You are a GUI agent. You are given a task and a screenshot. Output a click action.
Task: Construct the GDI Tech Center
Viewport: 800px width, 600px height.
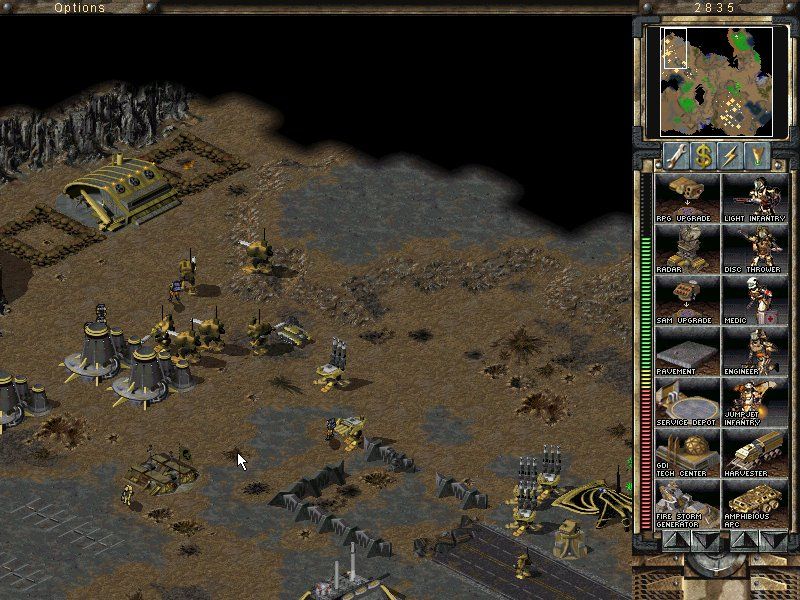coord(687,453)
